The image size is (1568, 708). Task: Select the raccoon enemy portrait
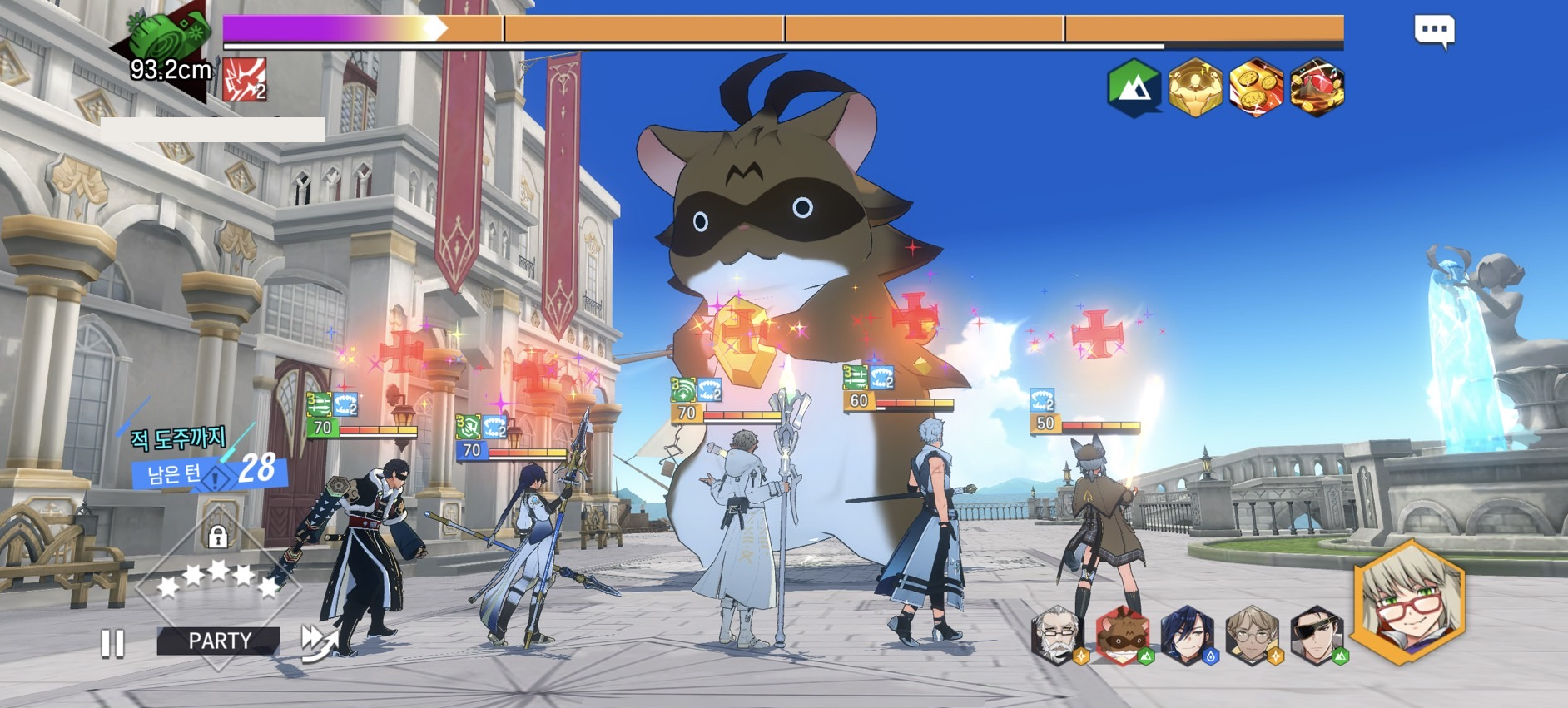pyautogui.click(x=1122, y=636)
